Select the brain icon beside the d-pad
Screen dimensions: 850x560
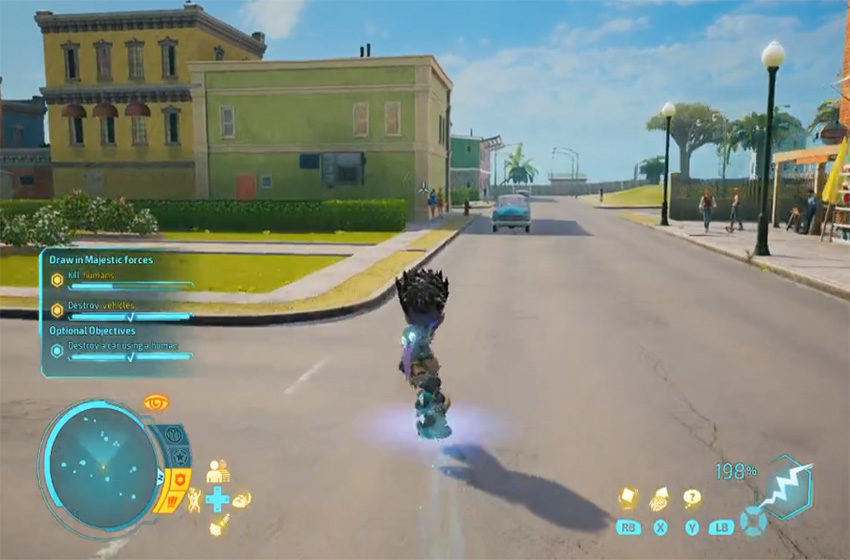tap(241, 499)
